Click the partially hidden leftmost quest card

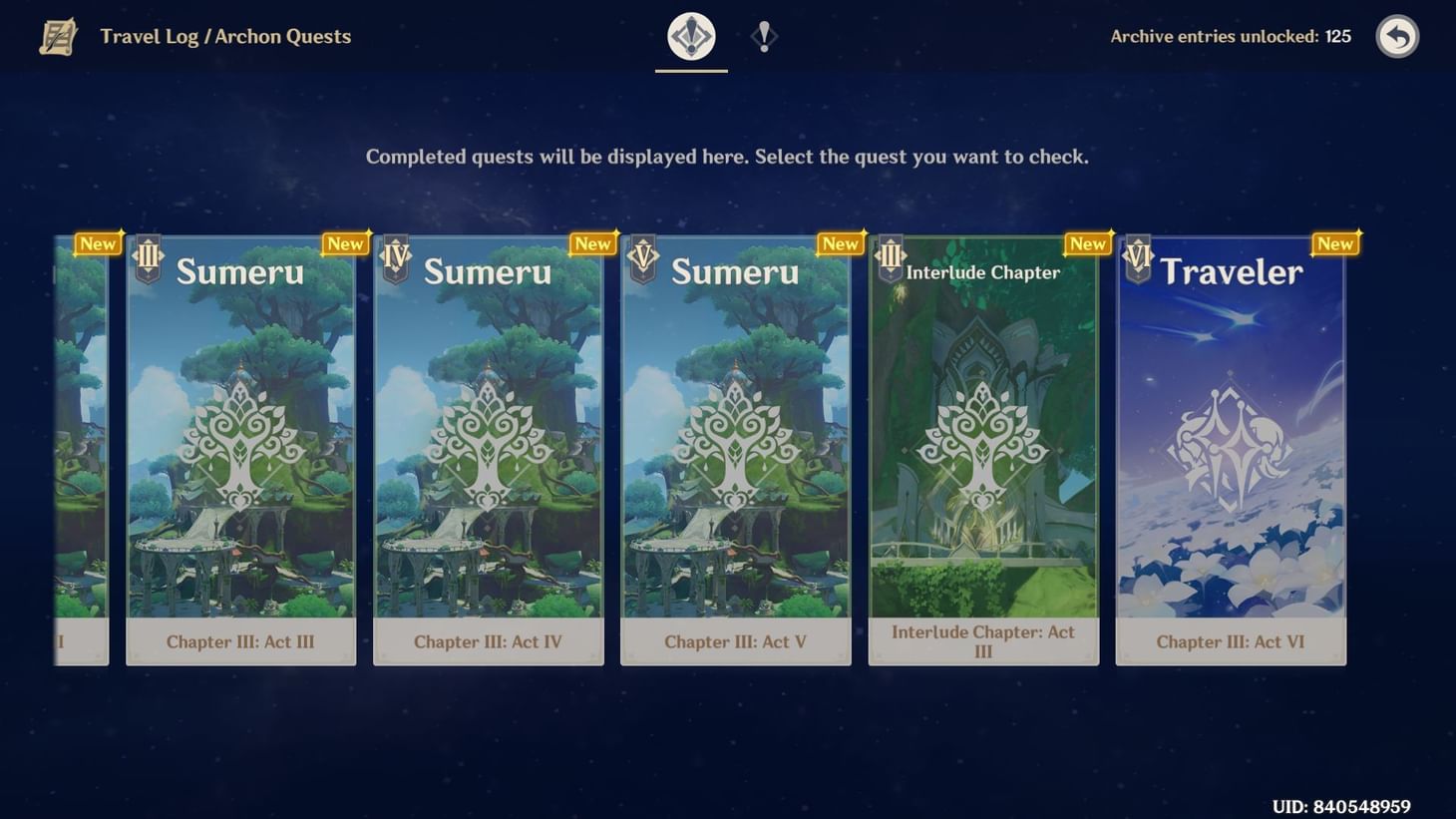[x=80, y=449]
